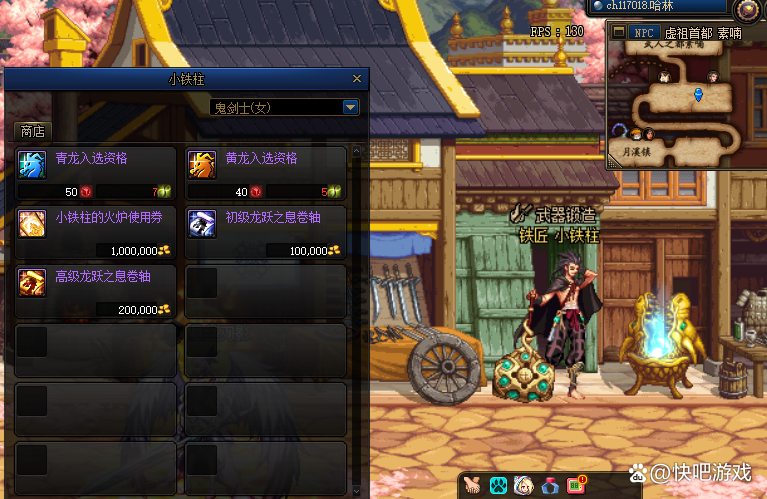
Task: Toggle the NPC button on the minimap
Action: click(x=643, y=33)
